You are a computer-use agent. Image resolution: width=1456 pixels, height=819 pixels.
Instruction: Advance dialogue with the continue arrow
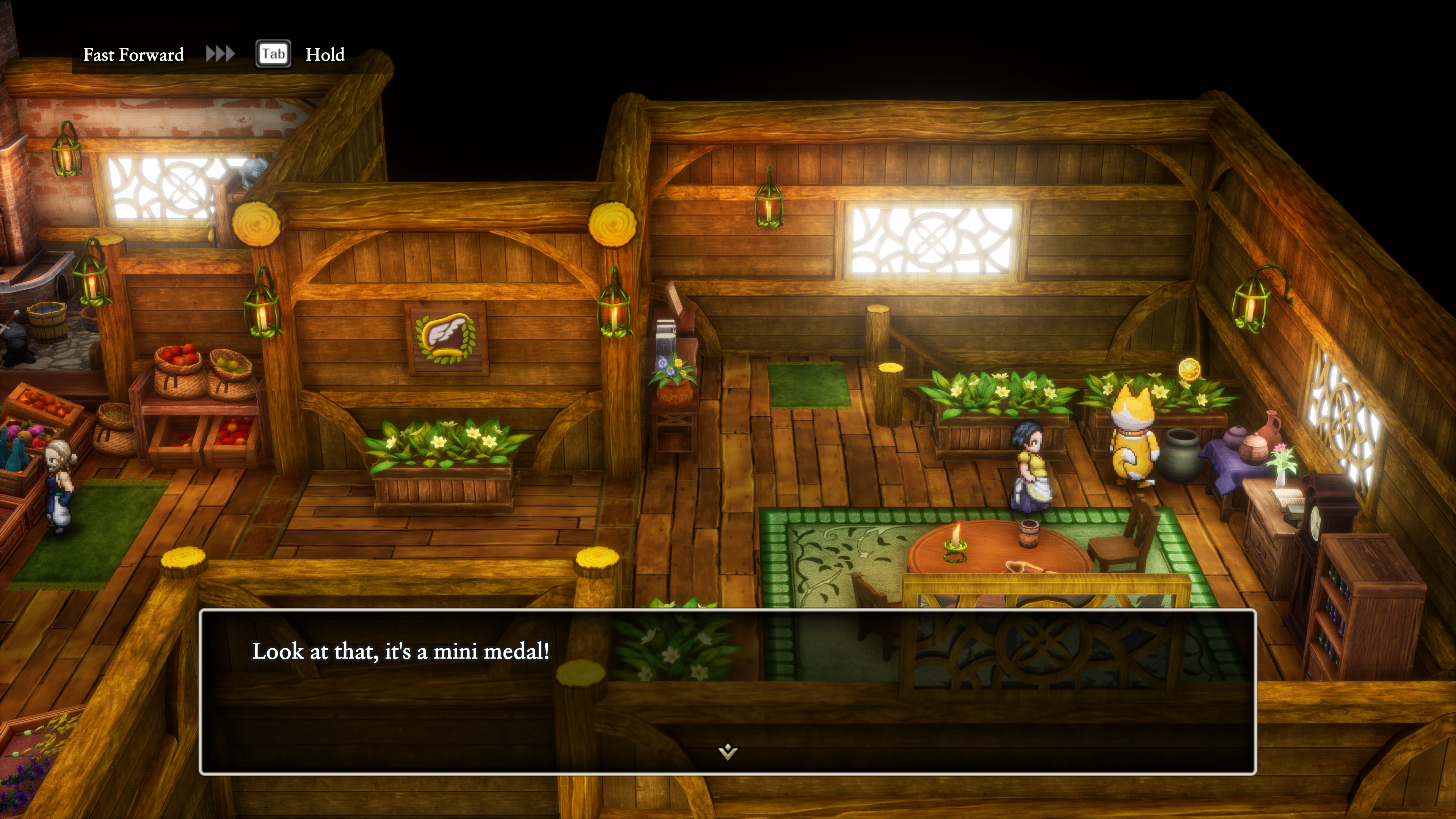click(x=728, y=751)
